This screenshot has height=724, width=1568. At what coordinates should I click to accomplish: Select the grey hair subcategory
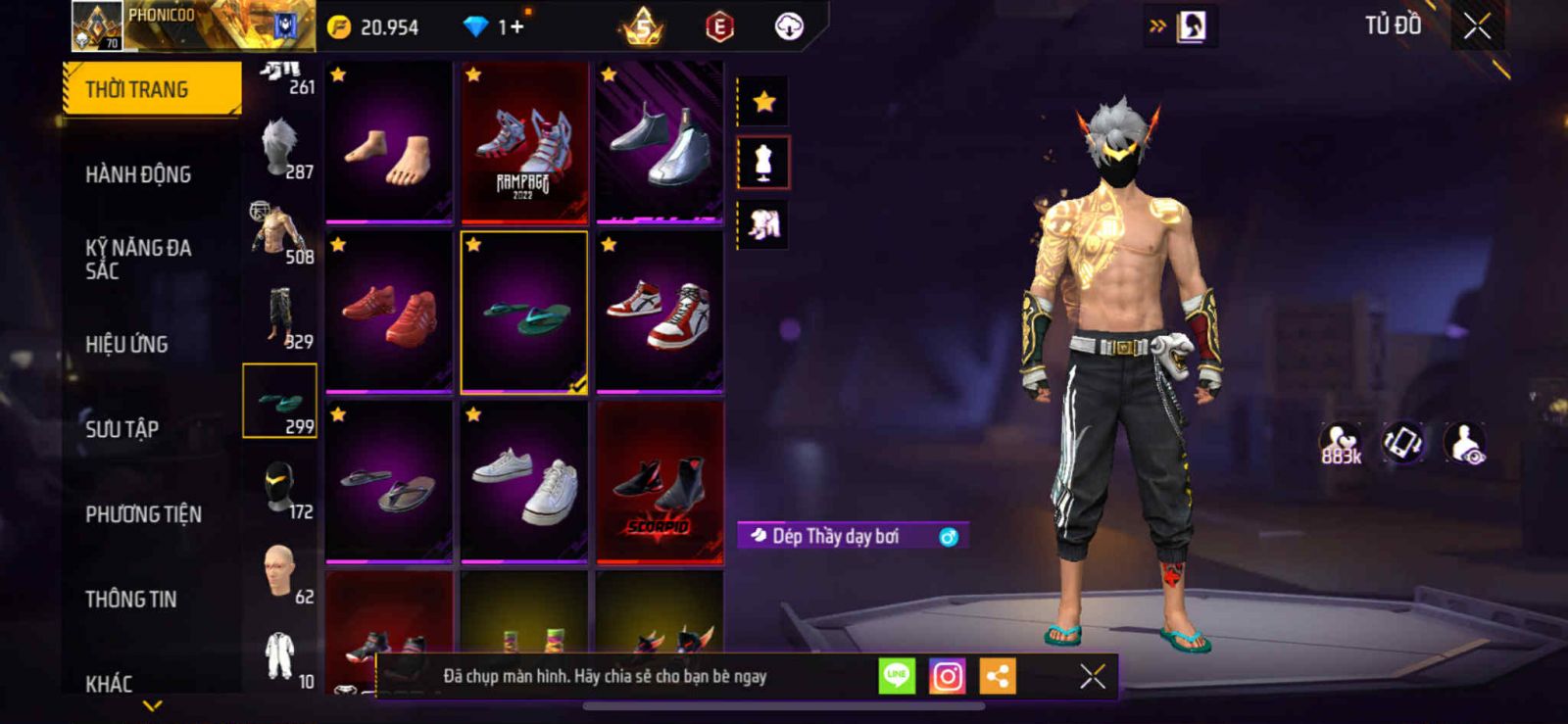(x=281, y=149)
